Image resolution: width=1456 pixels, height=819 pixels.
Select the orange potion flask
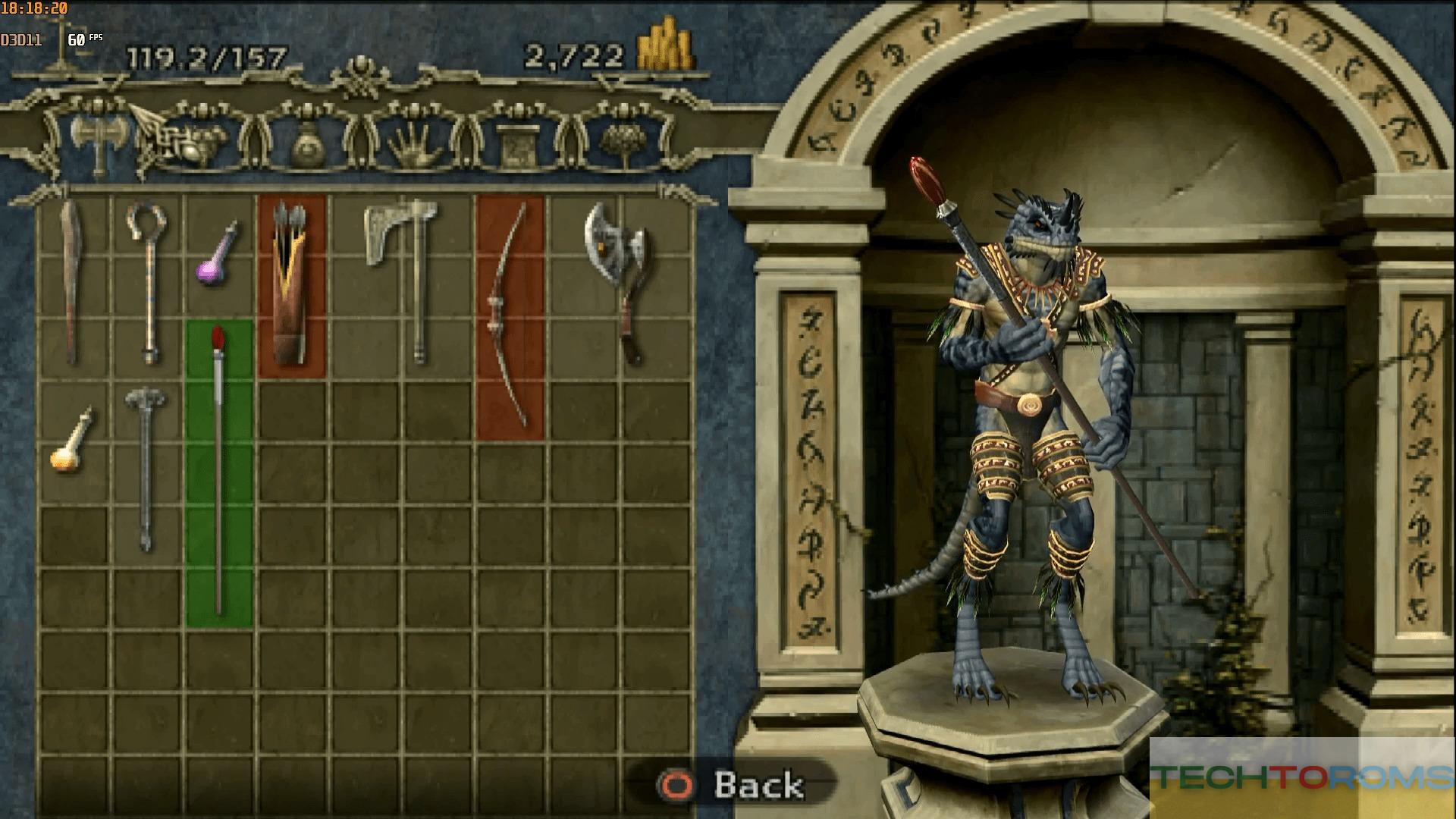[71, 443]
